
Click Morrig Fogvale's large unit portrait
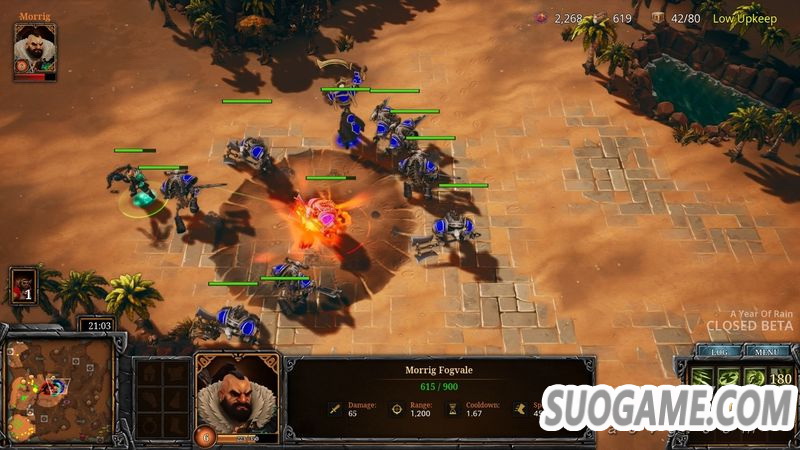coord(236,394)
